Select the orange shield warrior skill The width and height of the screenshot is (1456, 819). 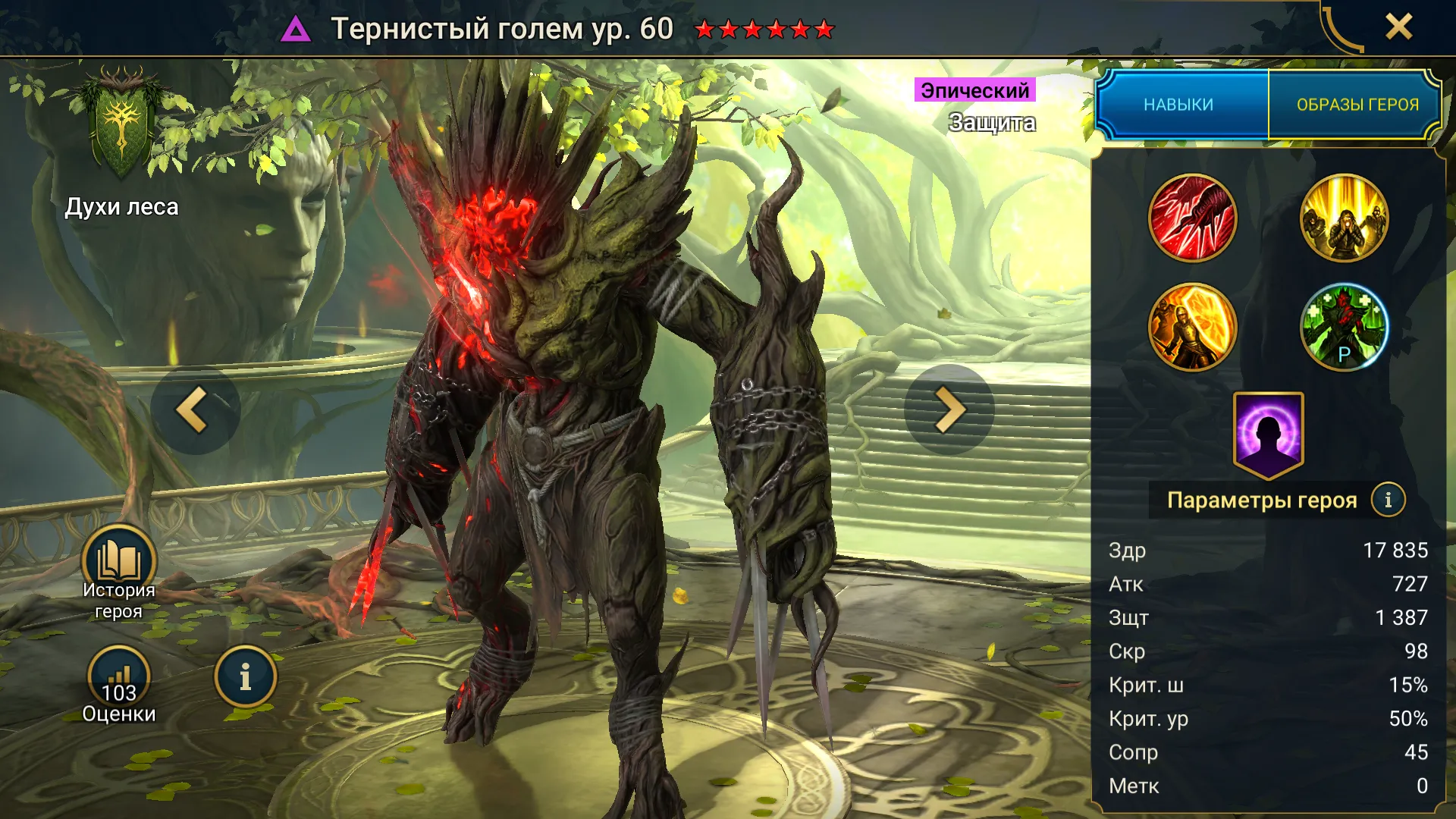point(1192,328)
